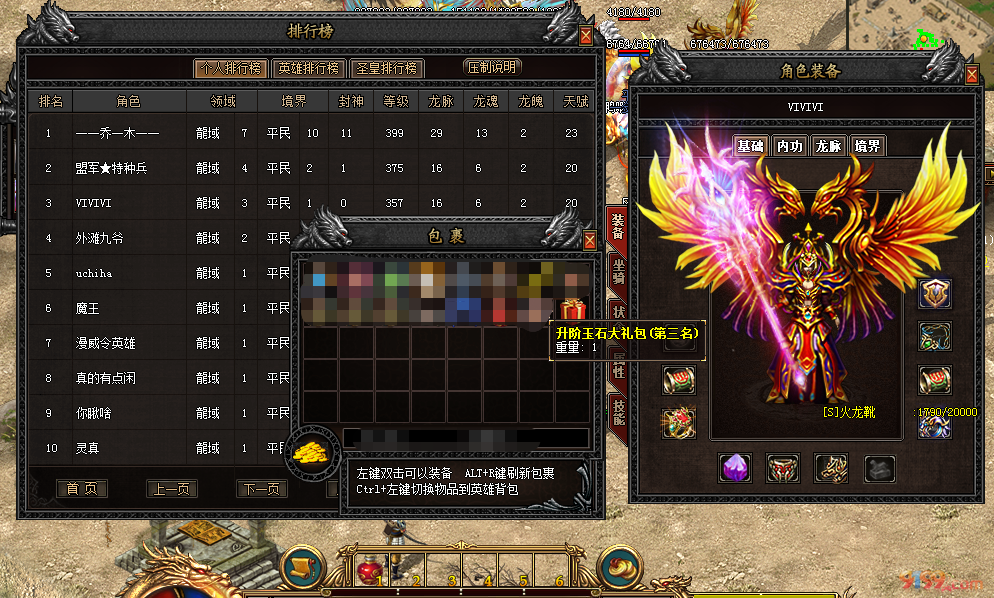Open the 英雄排行榜 tab
This screenshot has width=994, height=598.
click(x=309, y=68)
